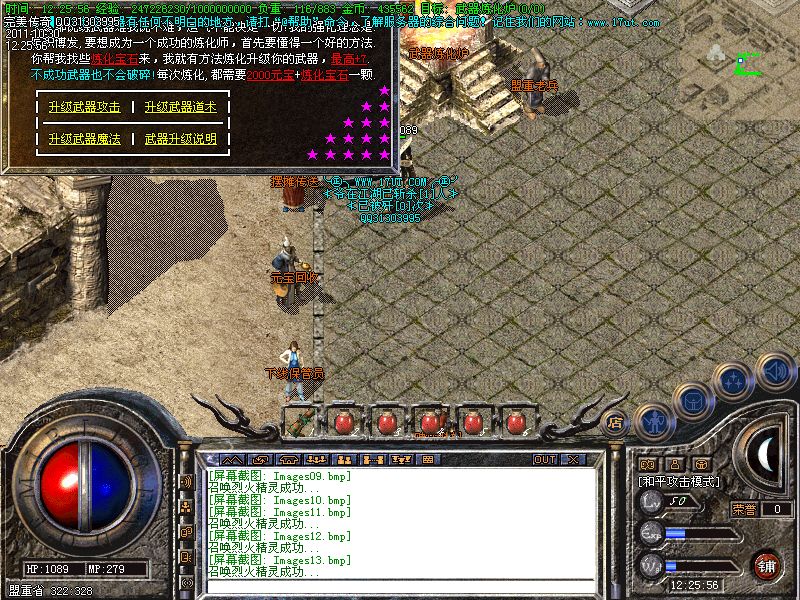
Task: Toggle the sound speaker button
Action: 773,370
